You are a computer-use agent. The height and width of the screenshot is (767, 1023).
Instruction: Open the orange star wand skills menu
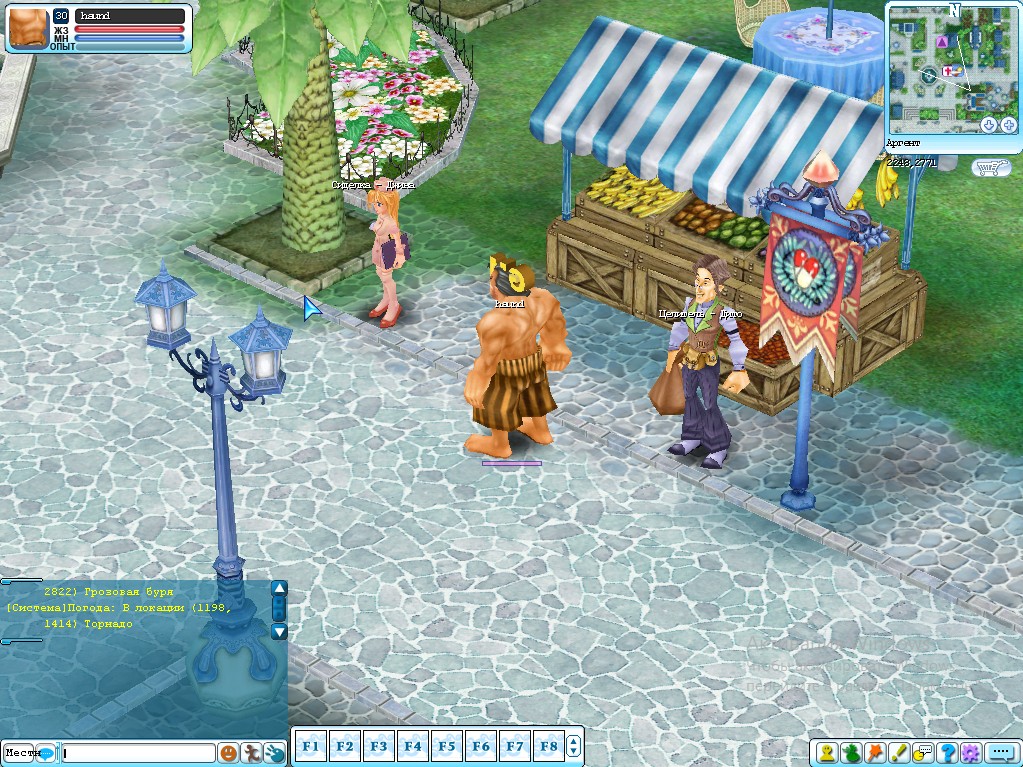(x=876, y=752)
